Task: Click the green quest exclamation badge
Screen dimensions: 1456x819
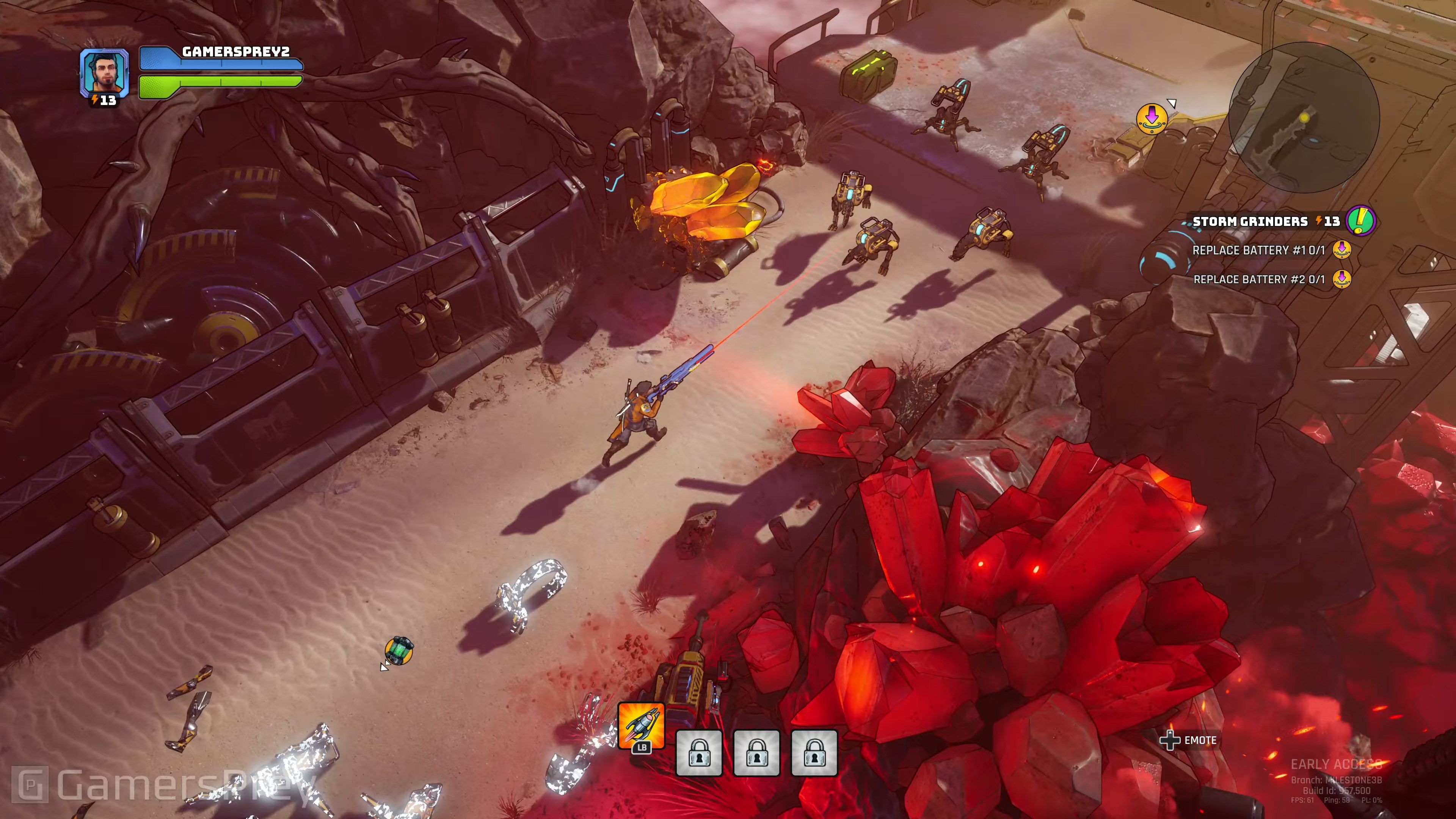Action: pos(1360,220)
